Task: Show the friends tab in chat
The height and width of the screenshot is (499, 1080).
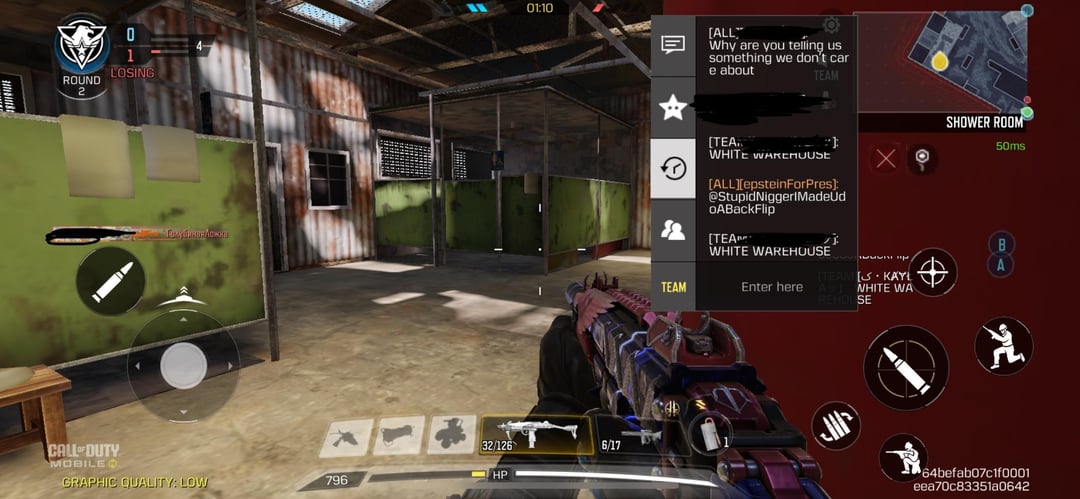Action: [673, 230]
